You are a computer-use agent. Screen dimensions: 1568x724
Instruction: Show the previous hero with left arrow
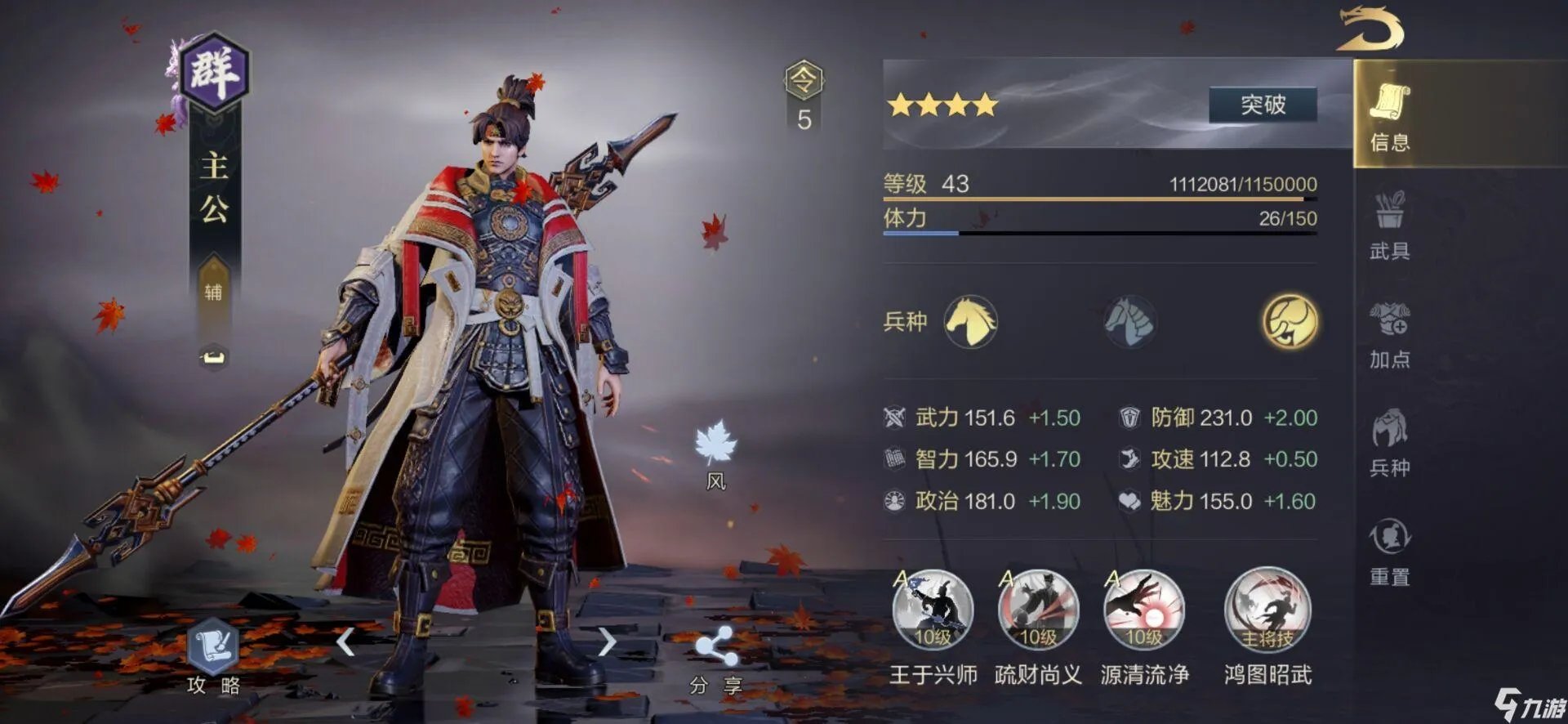click(346, 642)
